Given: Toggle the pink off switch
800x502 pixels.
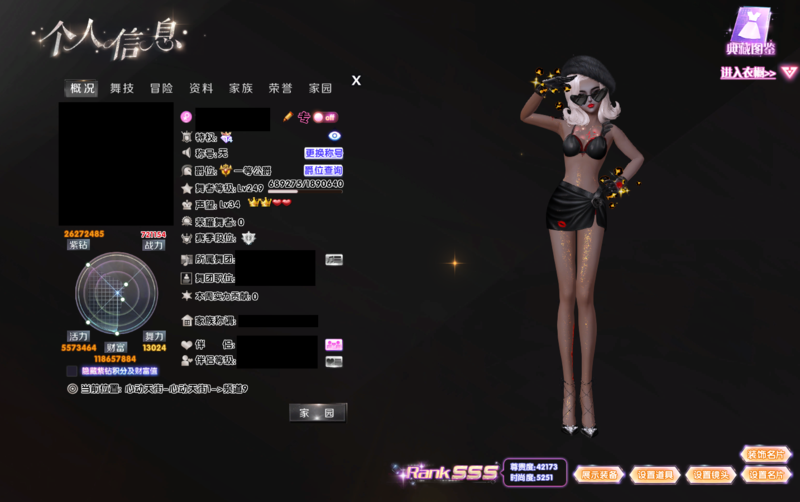Looking at the screenshot, I should point(325,117).
